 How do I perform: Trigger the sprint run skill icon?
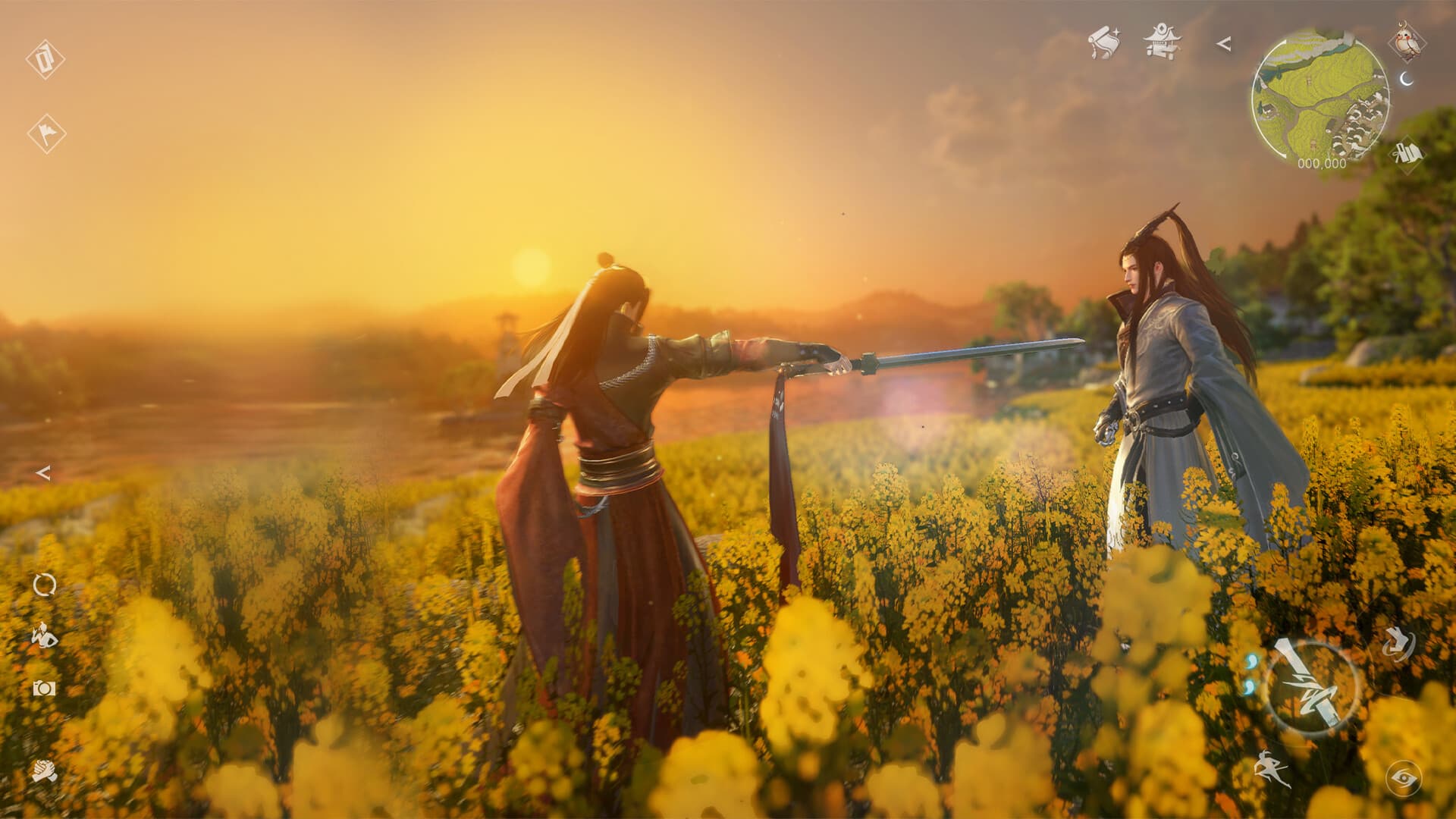tap(1273, 768)
